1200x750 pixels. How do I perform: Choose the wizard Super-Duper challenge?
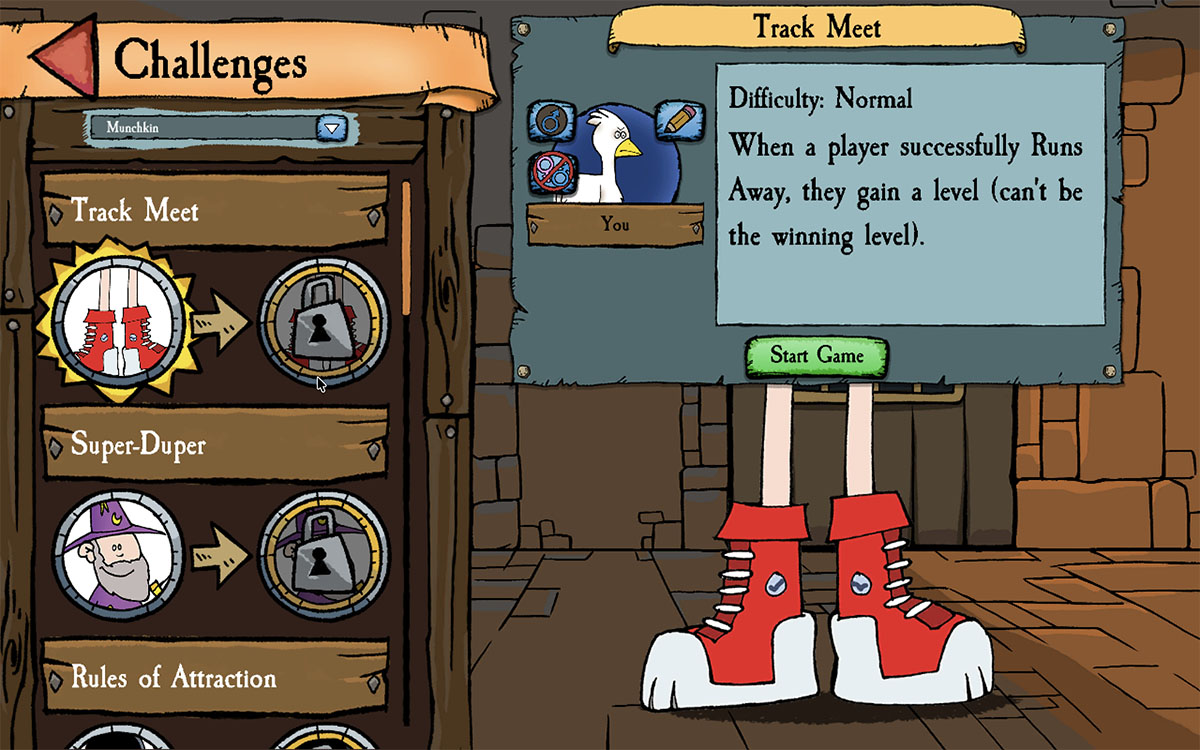(x=118, y=554)
